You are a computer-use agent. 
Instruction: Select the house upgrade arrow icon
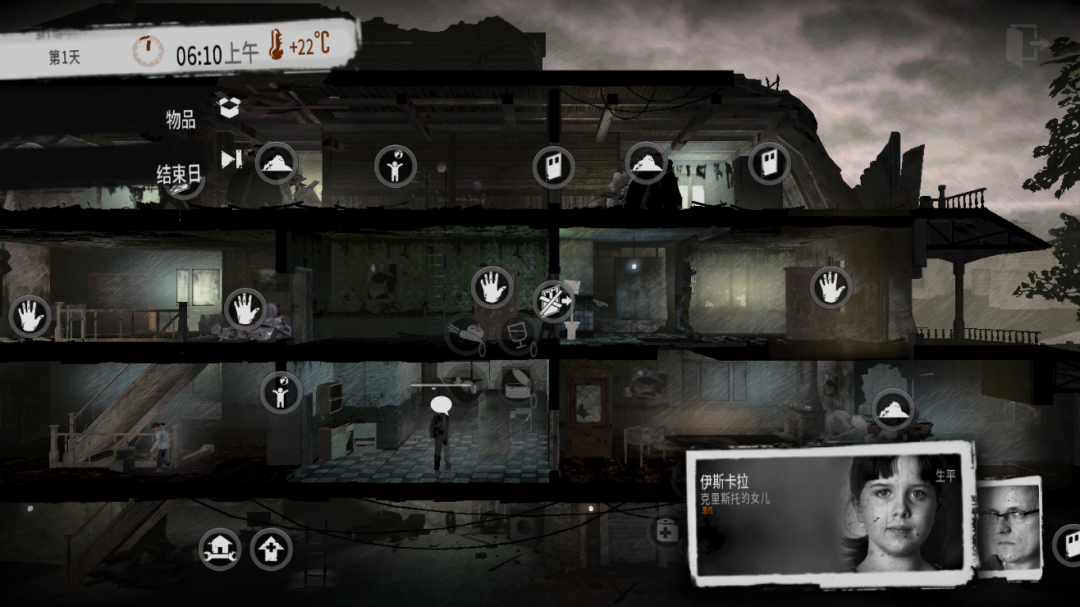(270, 548)
